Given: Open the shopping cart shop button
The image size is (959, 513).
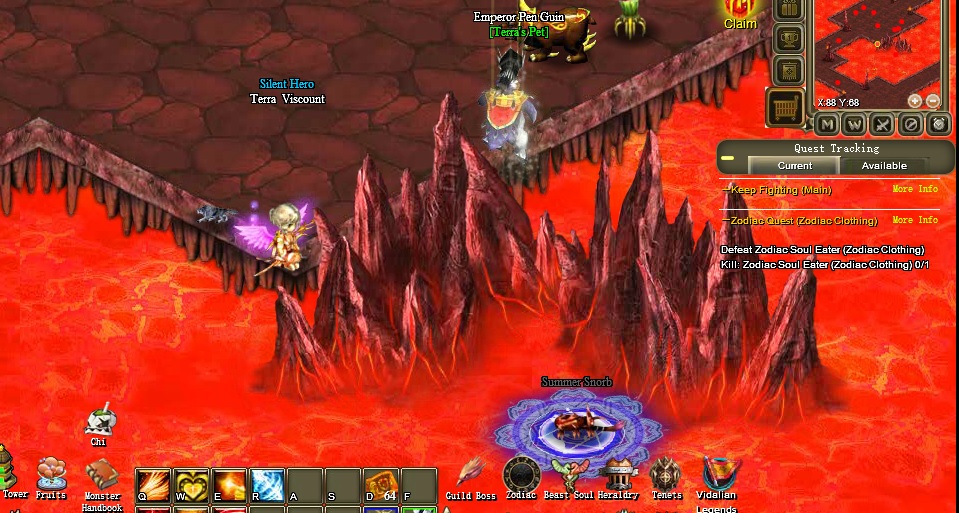Looking at the screenshot, I should point(786,106).
